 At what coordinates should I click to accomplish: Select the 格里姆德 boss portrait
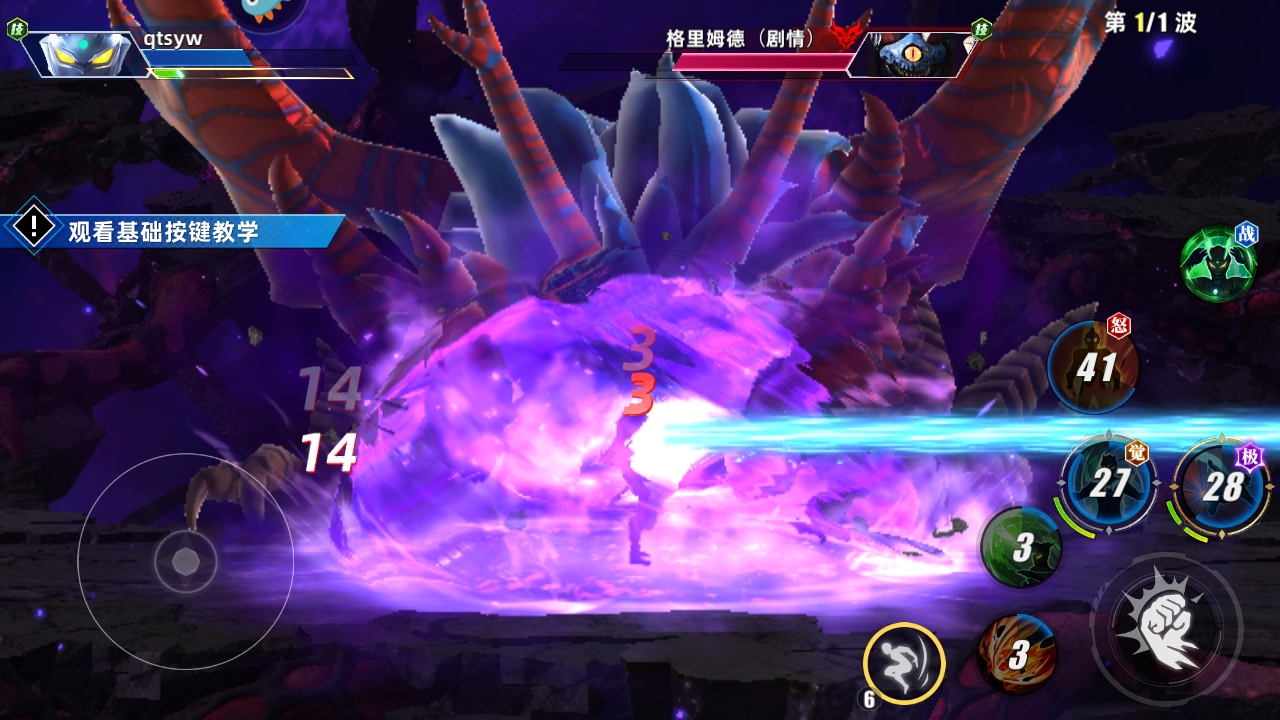click(x=910, y=54)
